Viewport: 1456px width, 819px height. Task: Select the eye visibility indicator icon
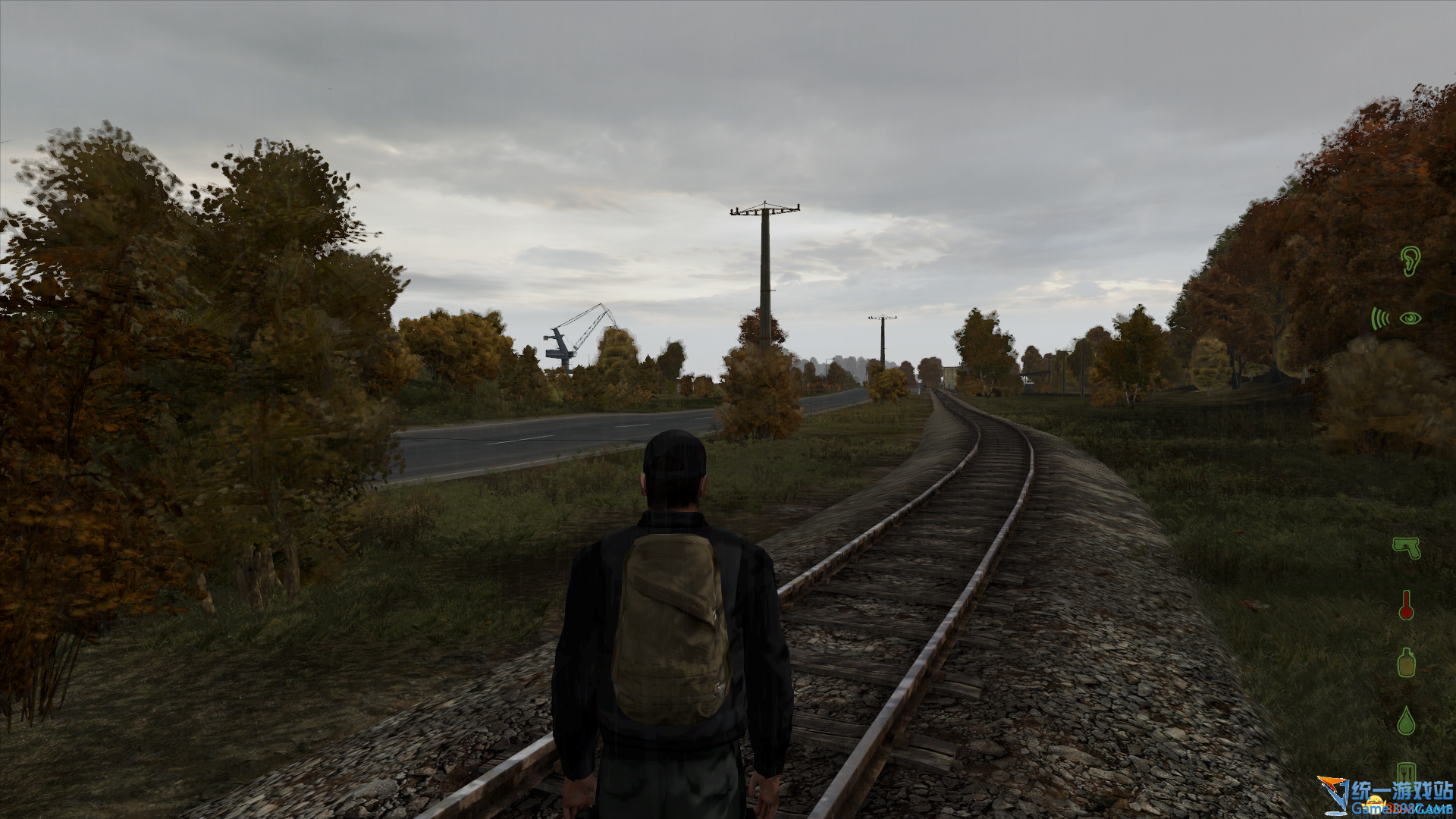[1410, 318]
